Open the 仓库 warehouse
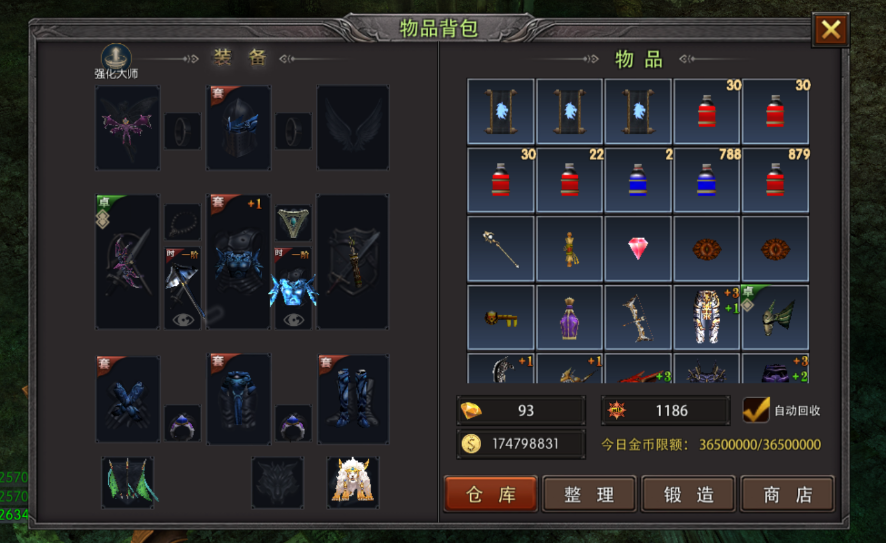 pyautogui.click(x=490, y=493)
